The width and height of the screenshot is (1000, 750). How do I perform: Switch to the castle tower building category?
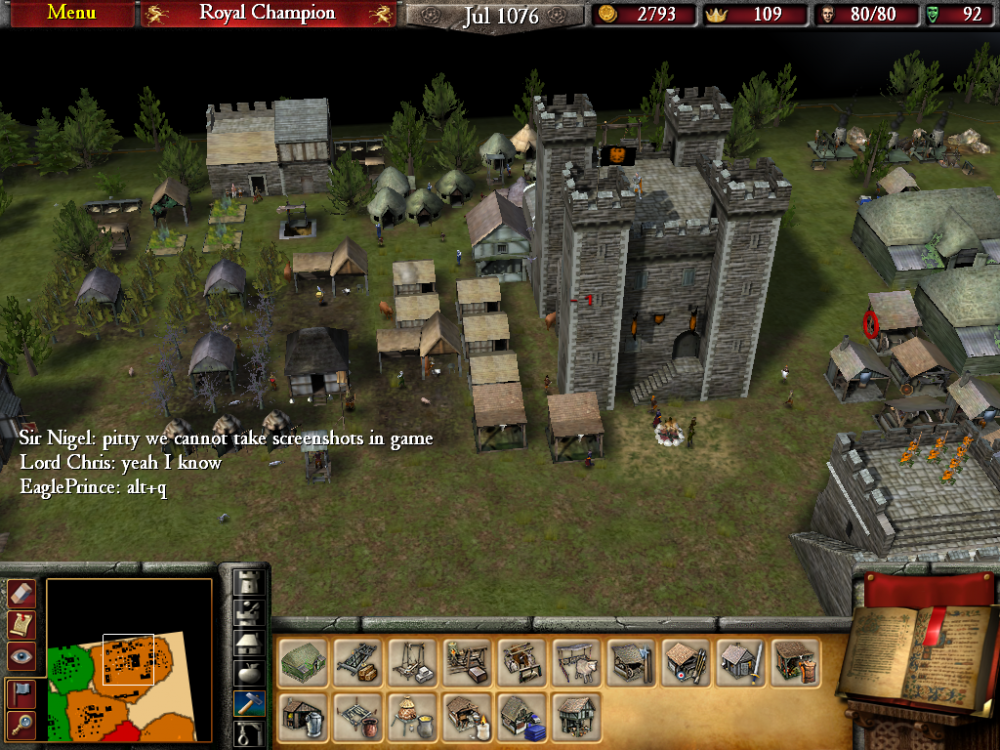(x=249, y=582)
